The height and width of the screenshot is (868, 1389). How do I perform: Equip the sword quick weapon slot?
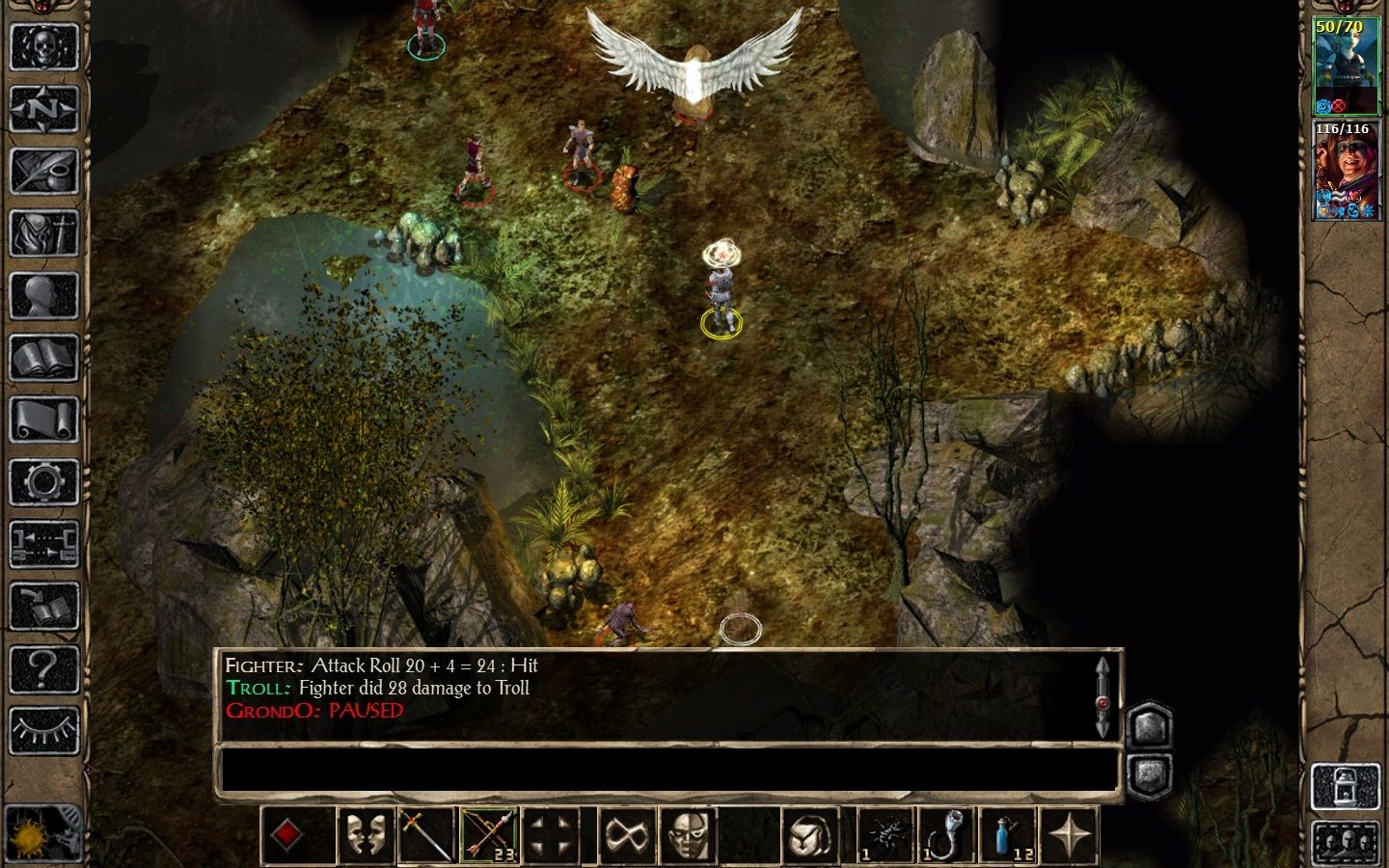(427, 834)
